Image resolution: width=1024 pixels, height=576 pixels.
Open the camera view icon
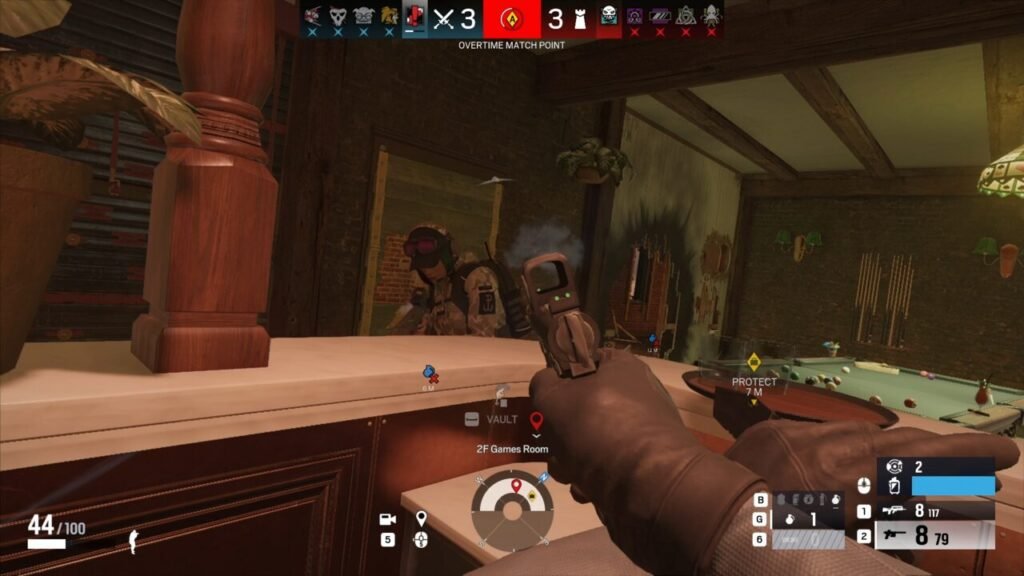point(387,519)
